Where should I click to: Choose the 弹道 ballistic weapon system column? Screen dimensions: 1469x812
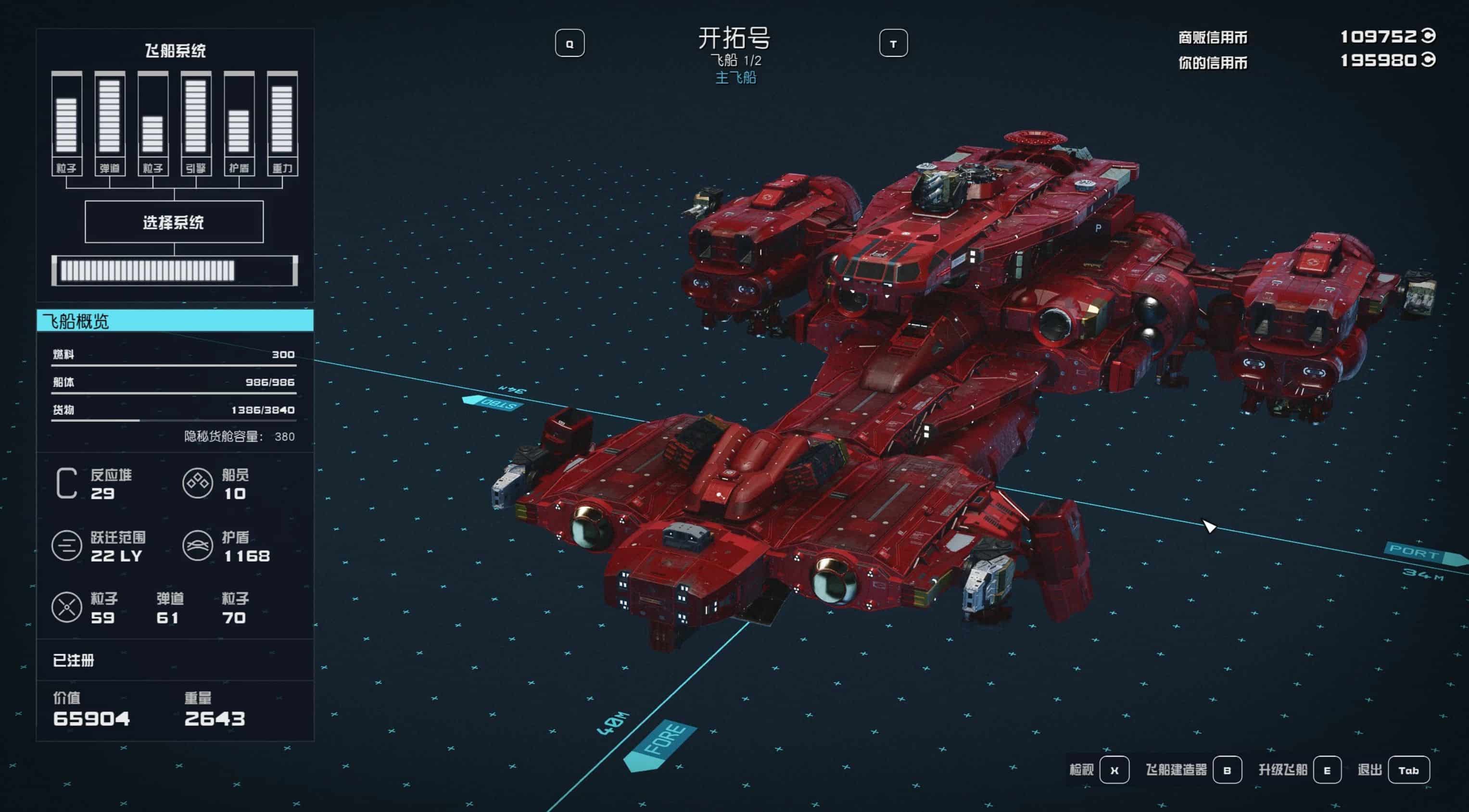(x=110, y=124)
